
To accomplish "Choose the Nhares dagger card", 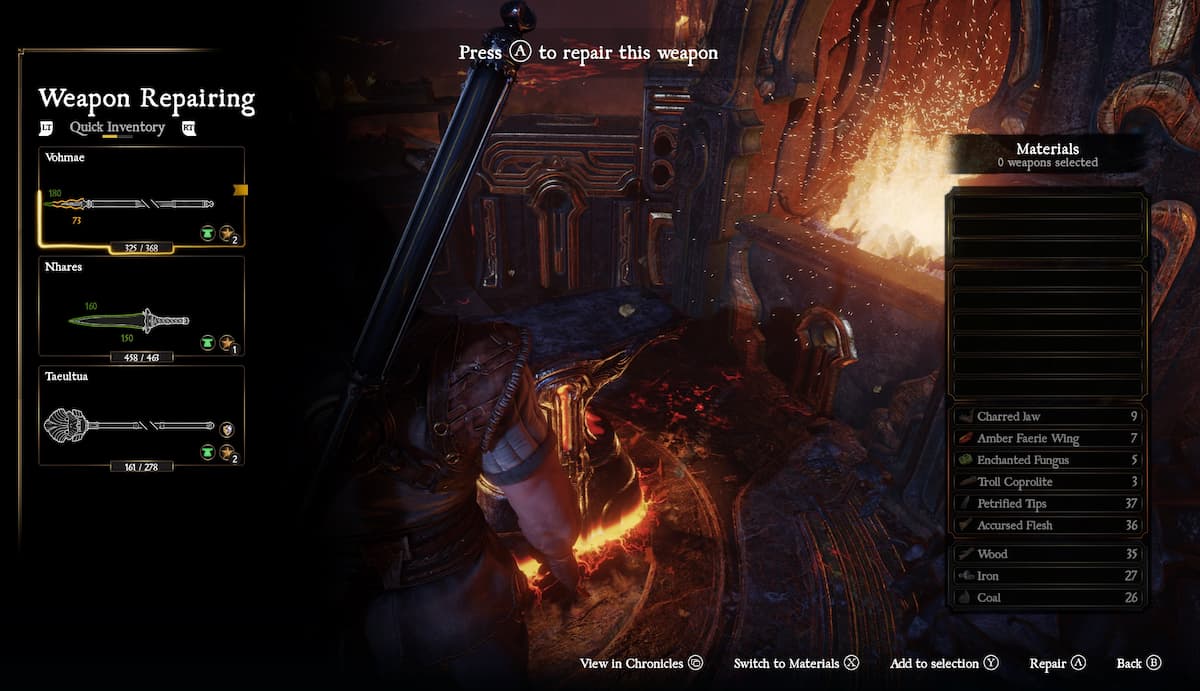I will 141,307.
